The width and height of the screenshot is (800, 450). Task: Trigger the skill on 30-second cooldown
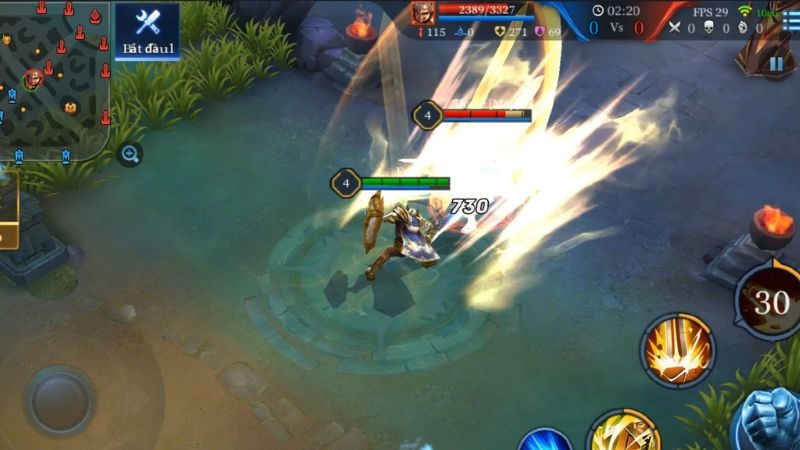770,300
